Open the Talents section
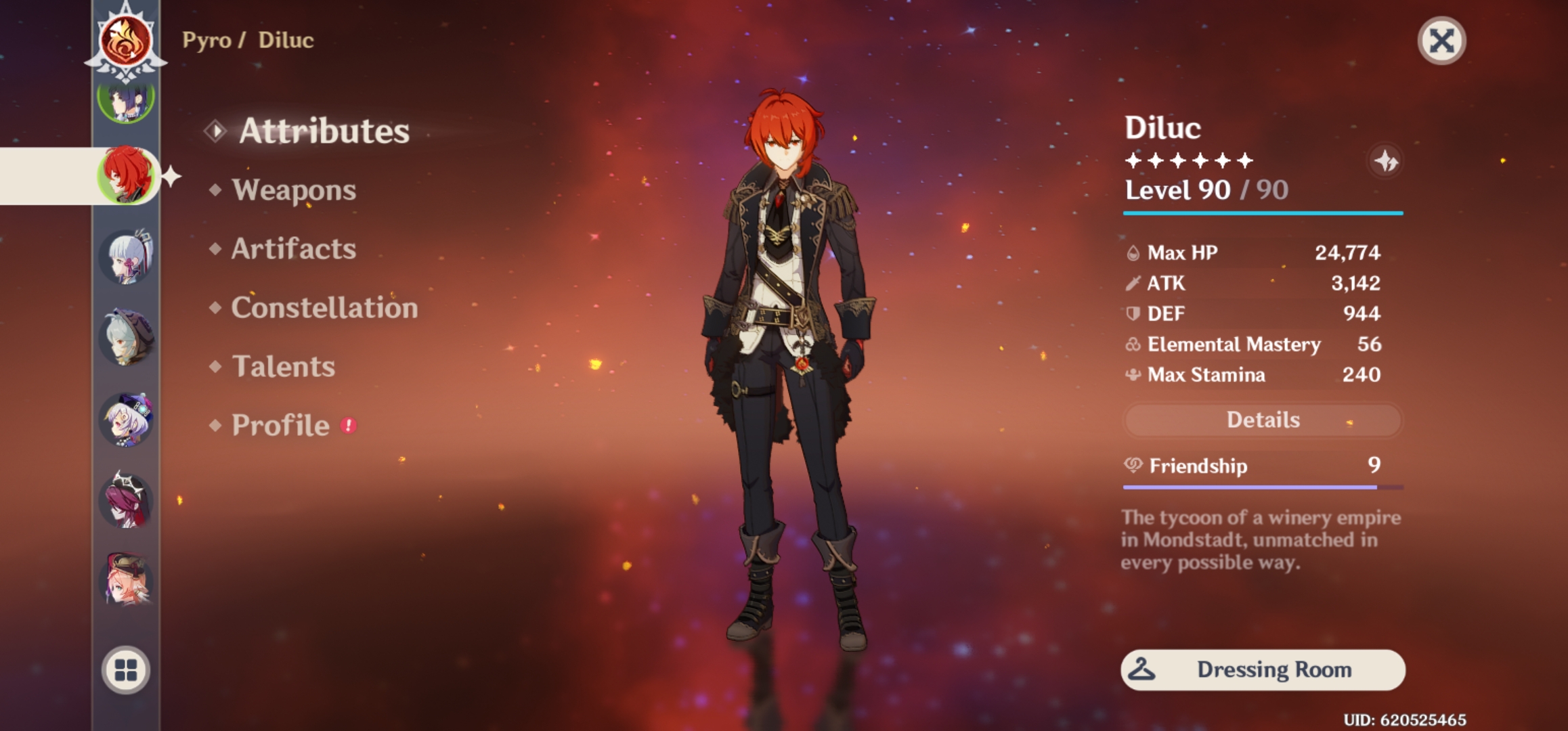This screenshot has width=1568, height=731. [283, 367]
